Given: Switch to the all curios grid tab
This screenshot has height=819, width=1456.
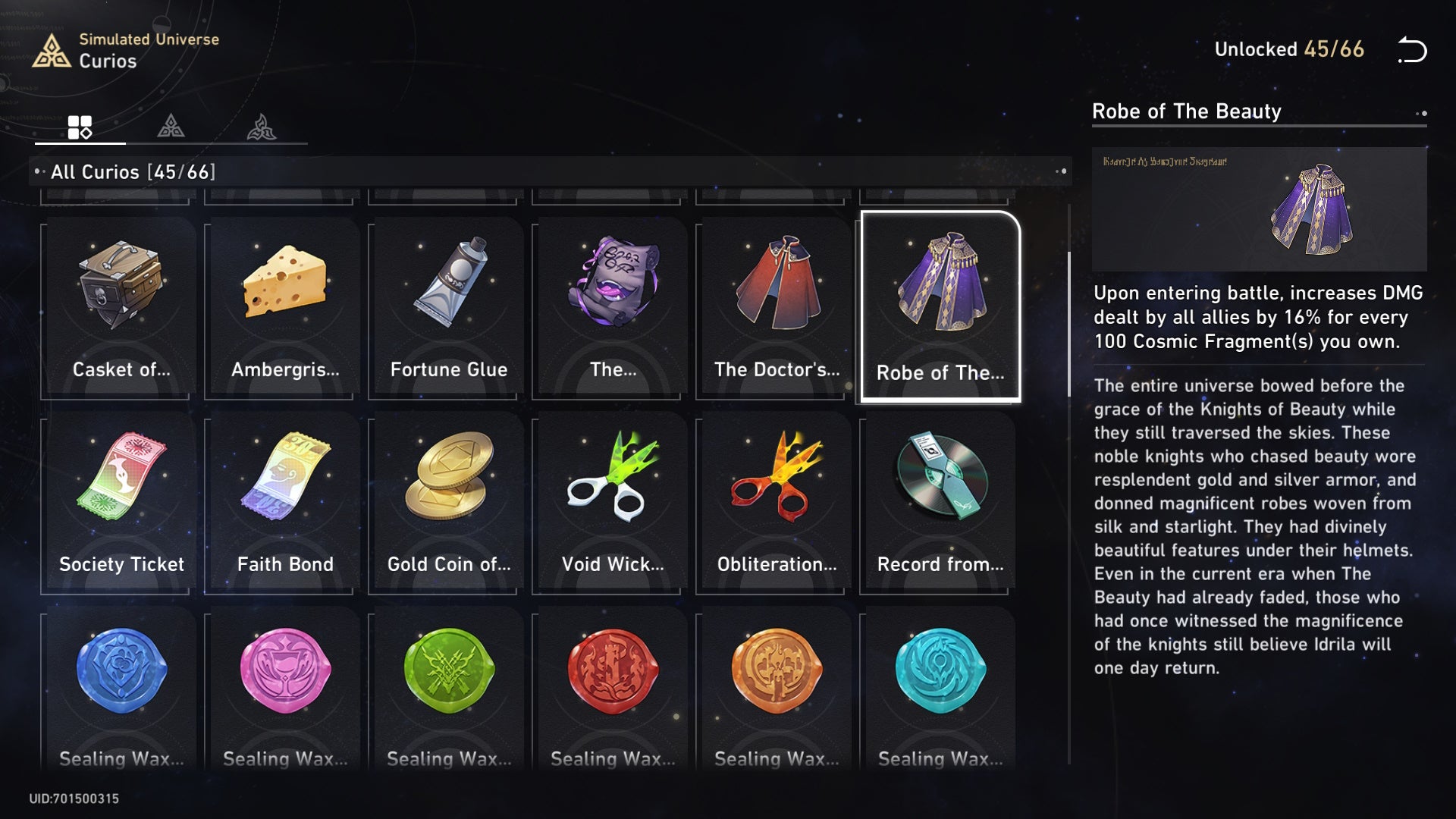Looking at the screenshot, I should coord(80,127).
